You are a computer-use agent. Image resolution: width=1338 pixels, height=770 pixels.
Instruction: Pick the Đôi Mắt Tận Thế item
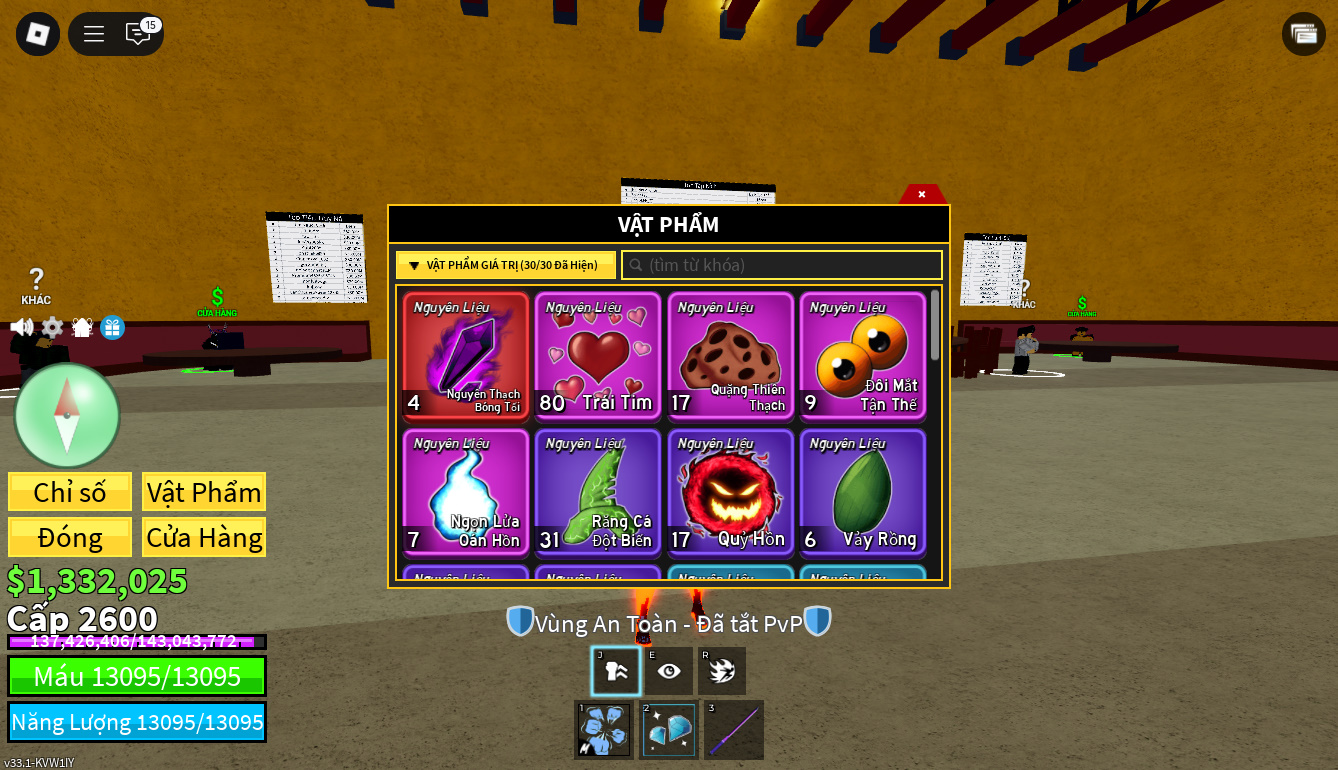[x=862, y=356]
